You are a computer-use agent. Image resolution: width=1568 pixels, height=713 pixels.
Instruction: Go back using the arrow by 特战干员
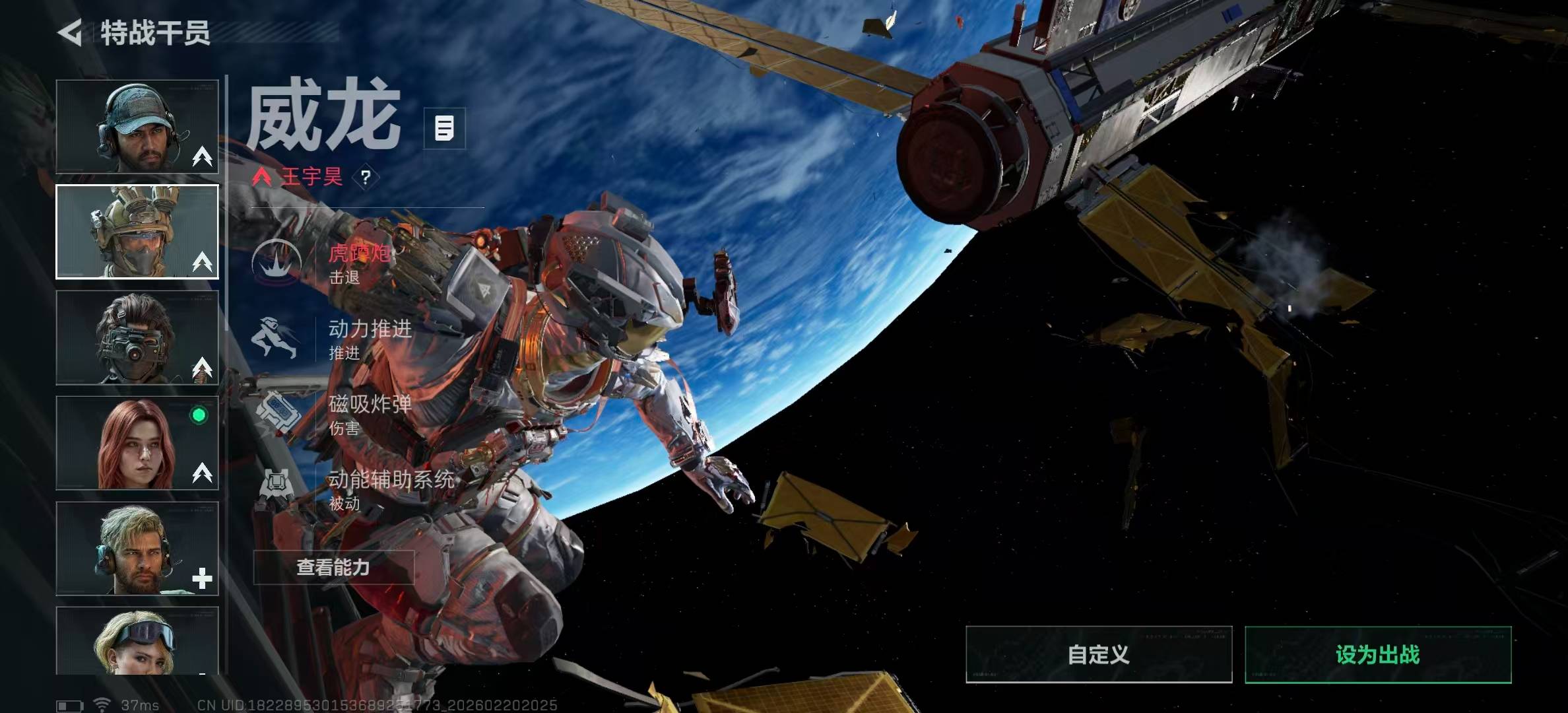(71, 32)
